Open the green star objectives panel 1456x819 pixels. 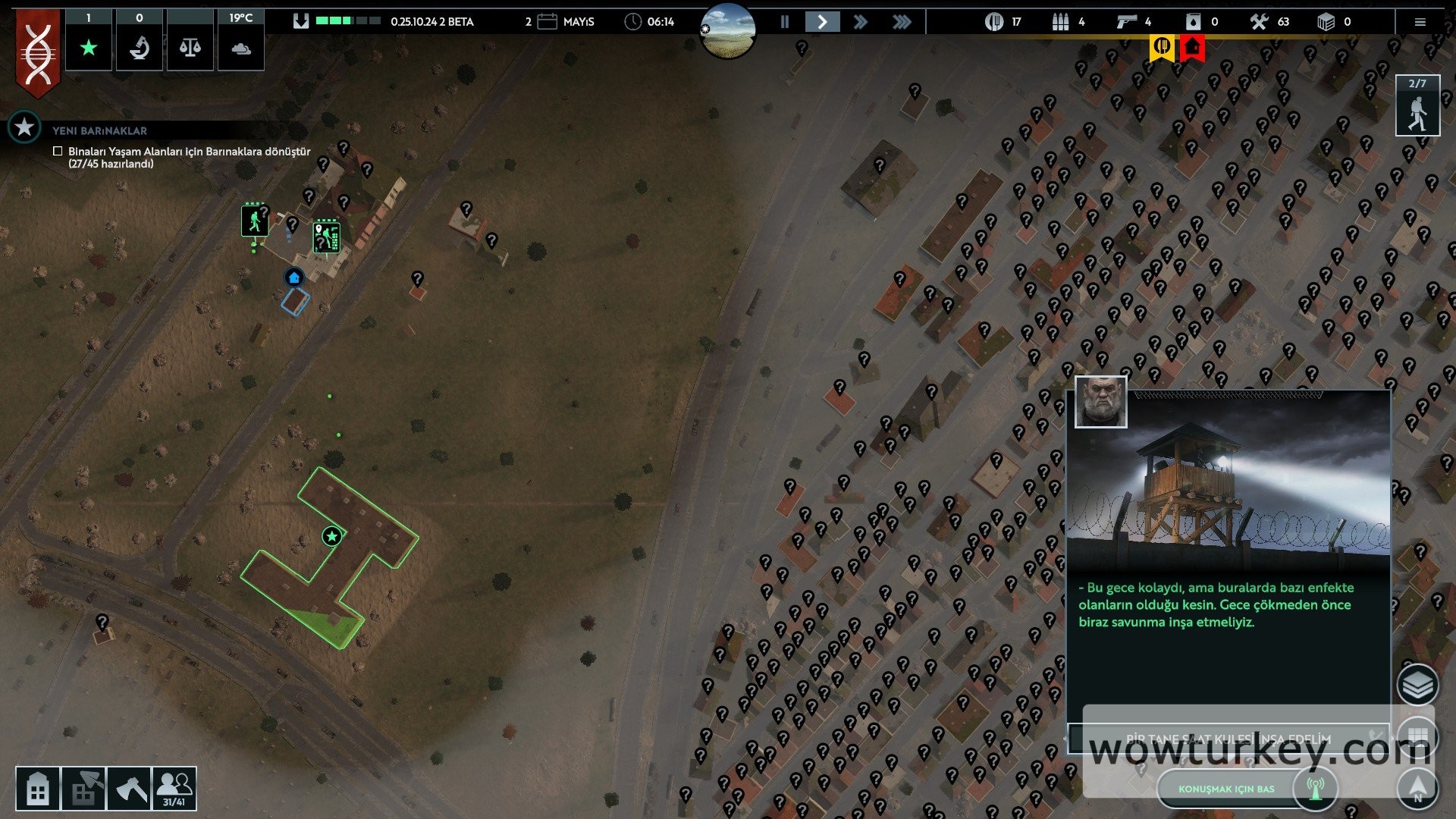coord(89,48)
